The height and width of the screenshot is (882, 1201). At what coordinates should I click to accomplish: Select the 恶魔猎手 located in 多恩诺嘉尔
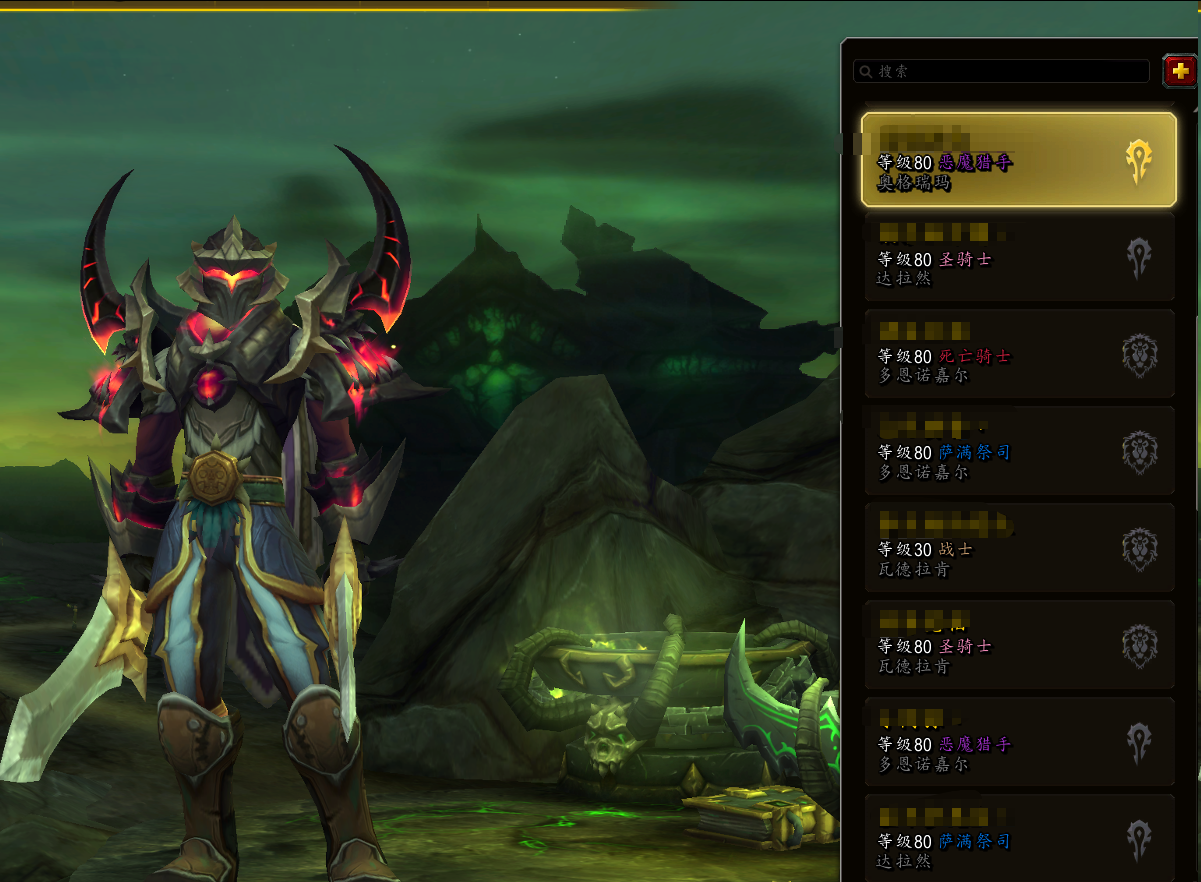pos(1018,742)
